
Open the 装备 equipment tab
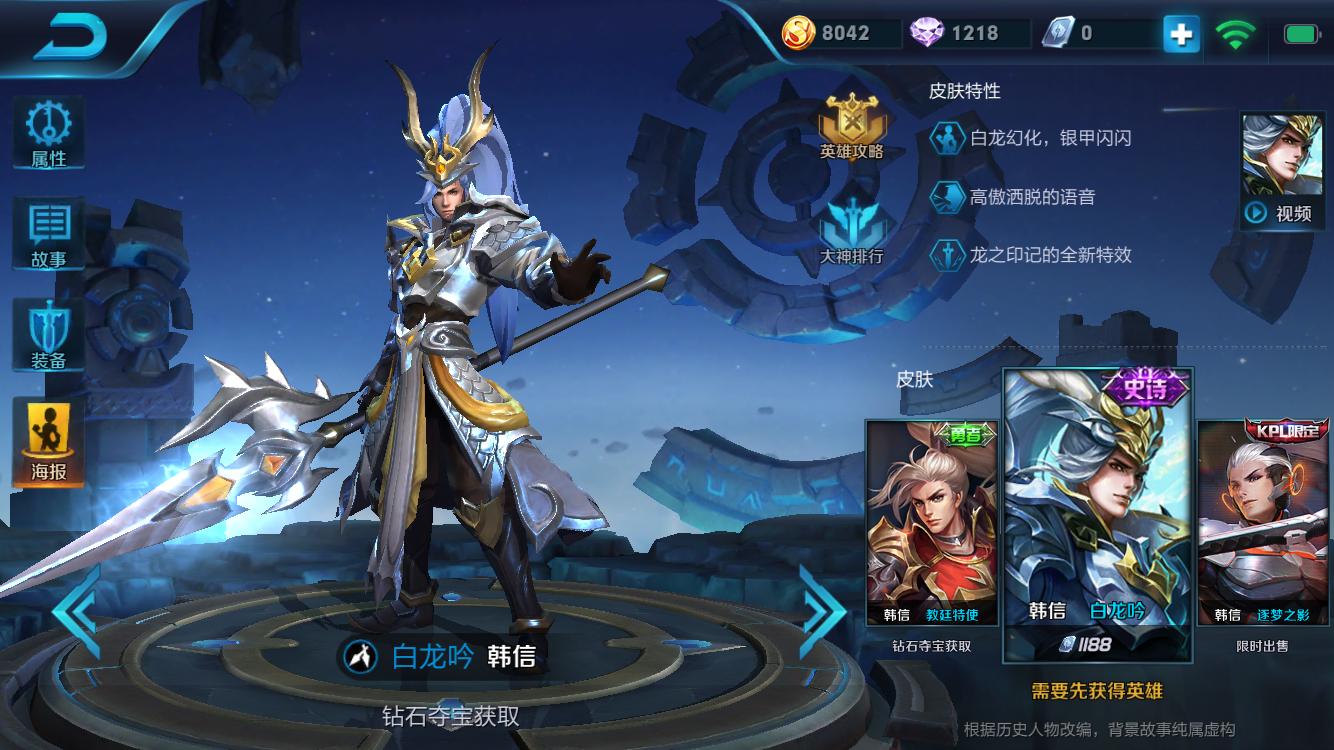point(48,336)
